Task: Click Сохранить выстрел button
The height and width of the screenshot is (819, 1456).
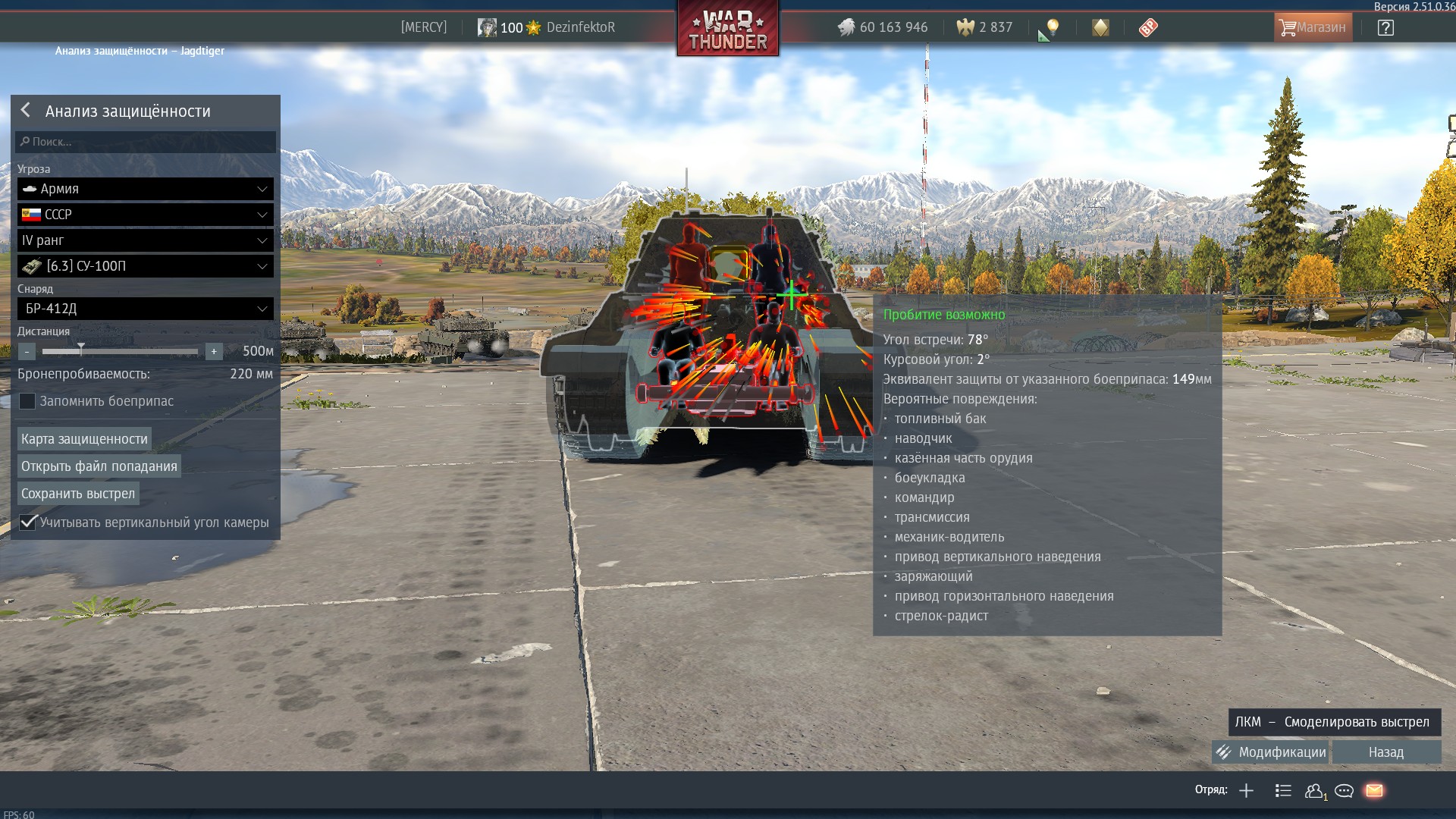Action: [x=78, y=494]
